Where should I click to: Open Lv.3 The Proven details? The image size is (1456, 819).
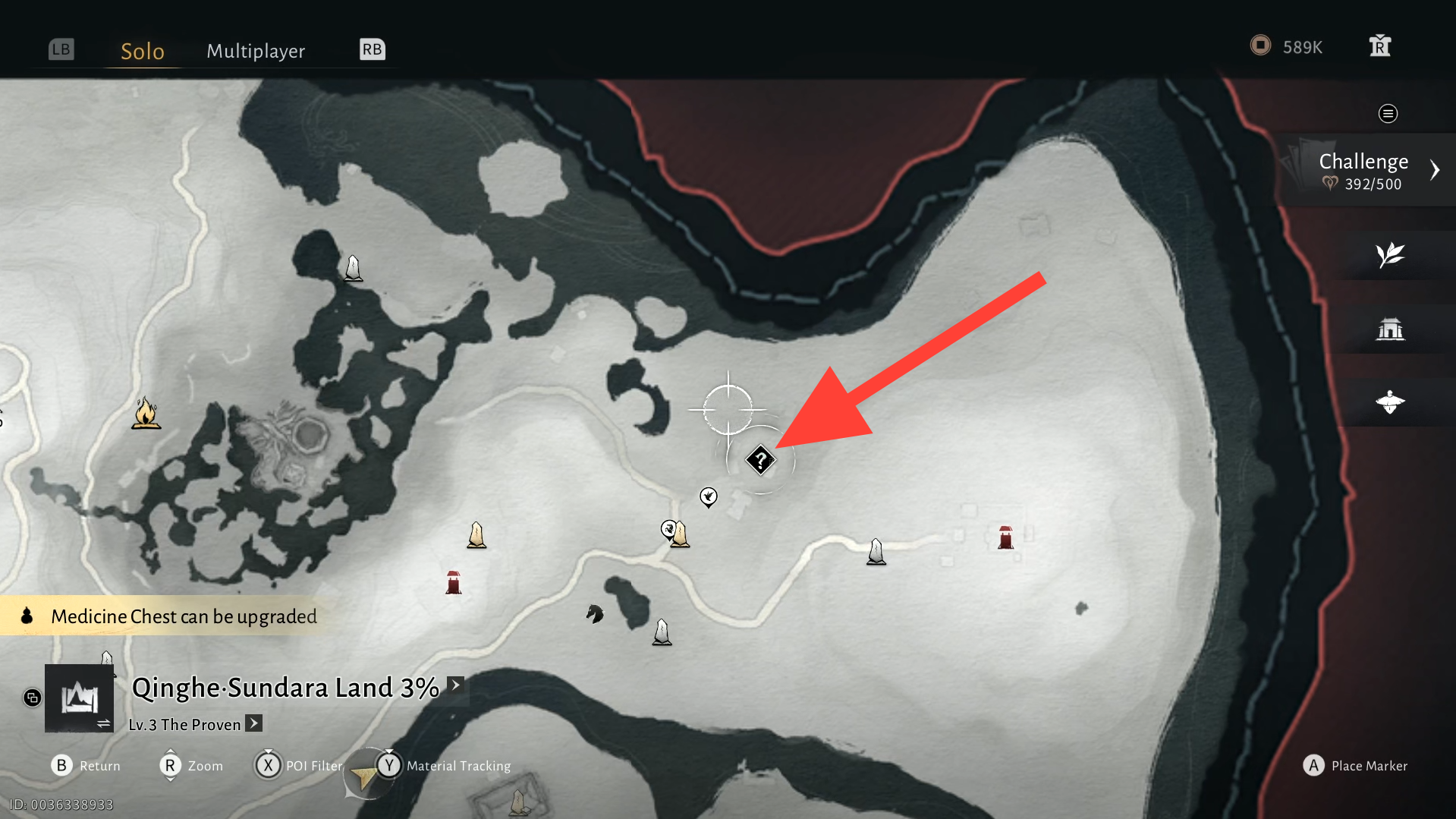tap(254, 723)
